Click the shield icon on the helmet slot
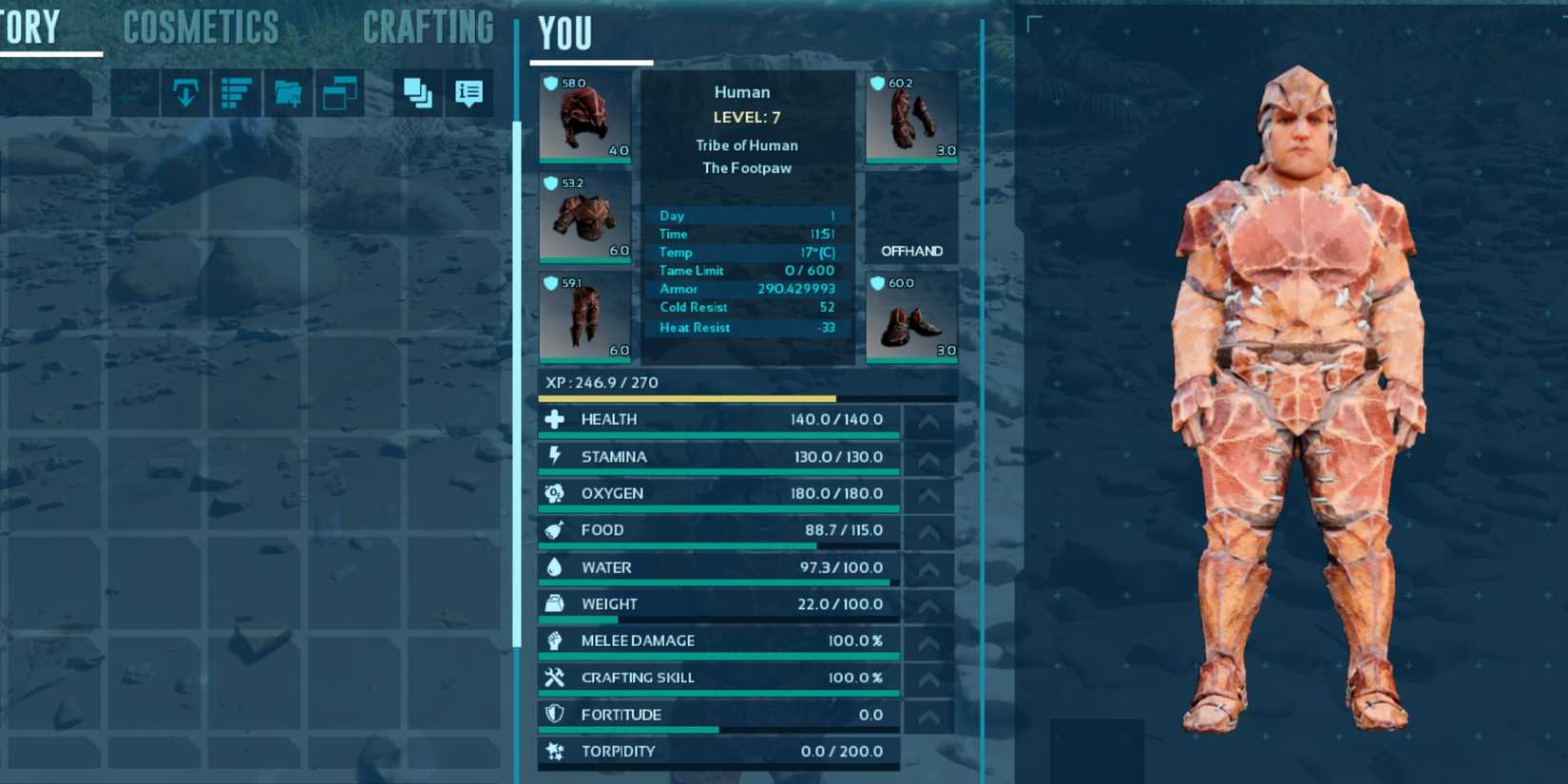Image resolution: width=1568 pixels, height=784 pixels. [551, 84]
